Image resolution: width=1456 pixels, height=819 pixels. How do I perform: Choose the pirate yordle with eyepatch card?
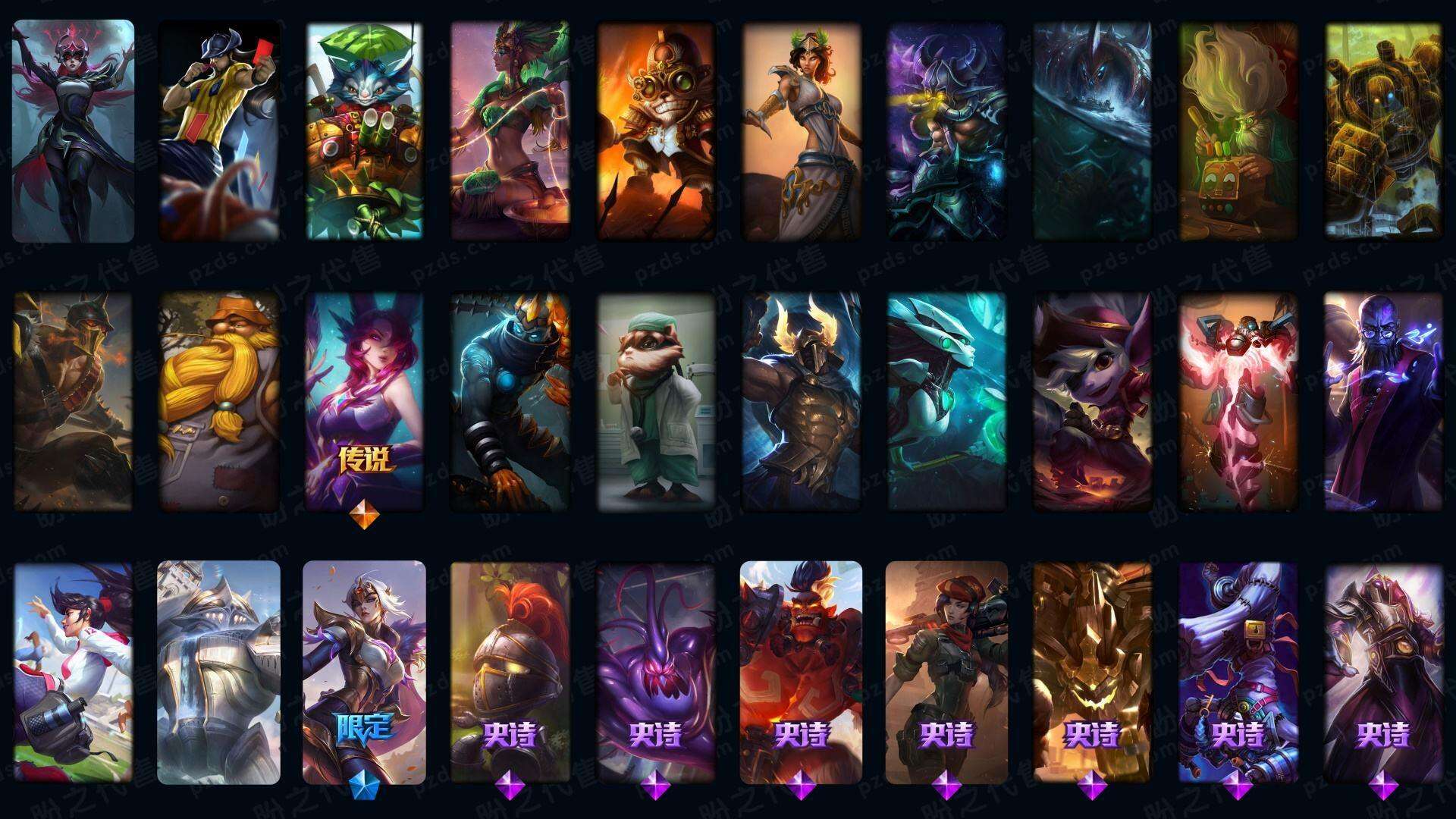click(1093, 400)
